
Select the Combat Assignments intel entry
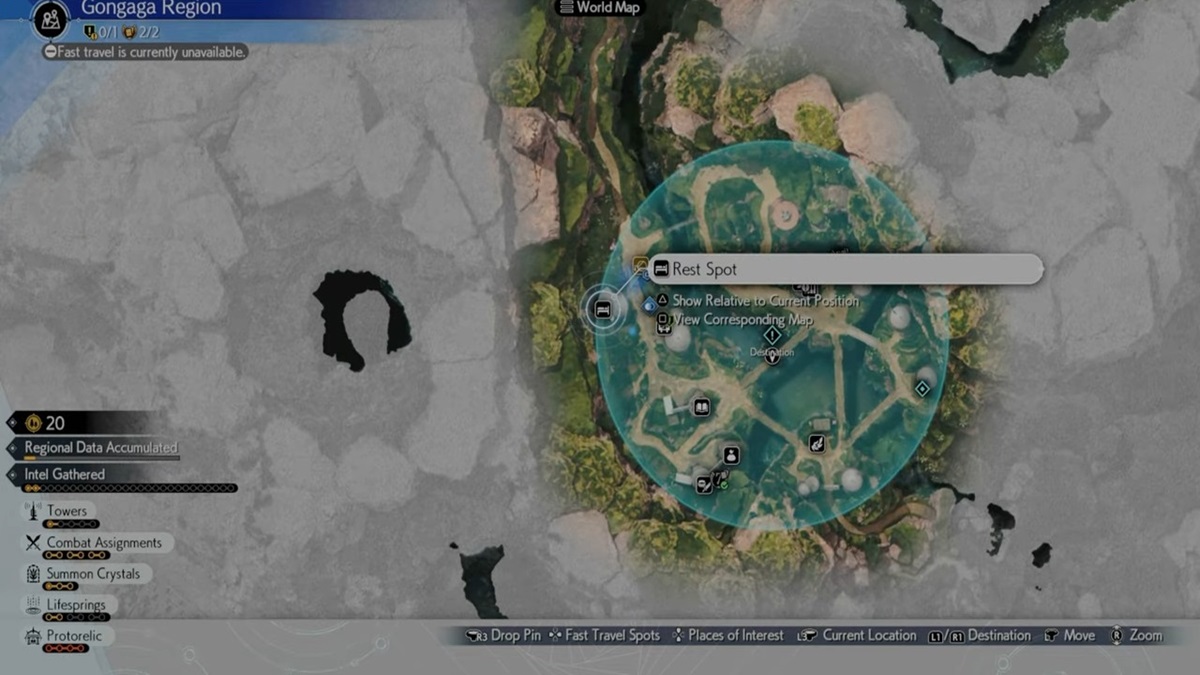pyautogui.click(x=104, y=543)
